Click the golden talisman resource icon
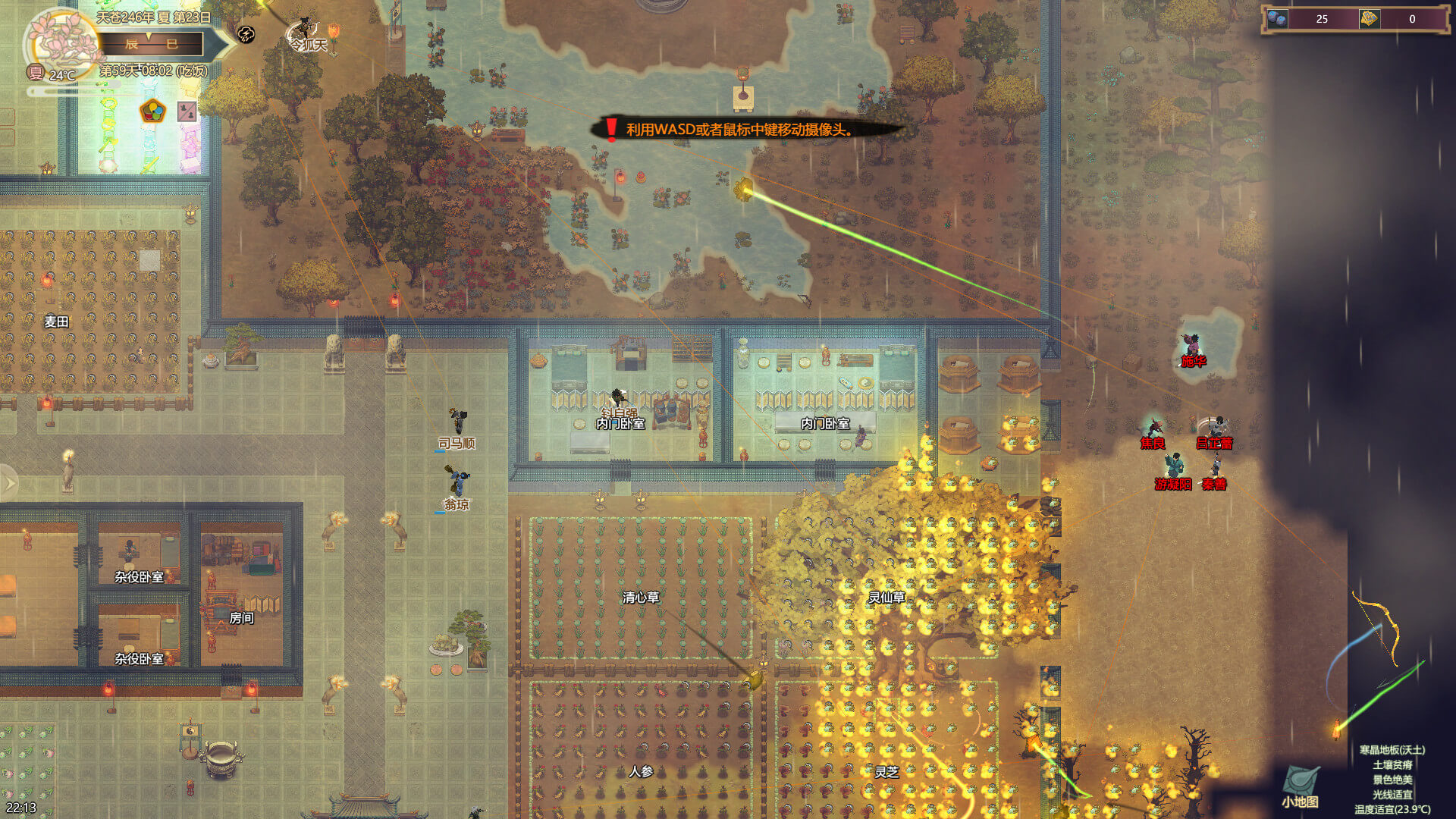Screen dimensions: 1456x819 (1369, 19)
